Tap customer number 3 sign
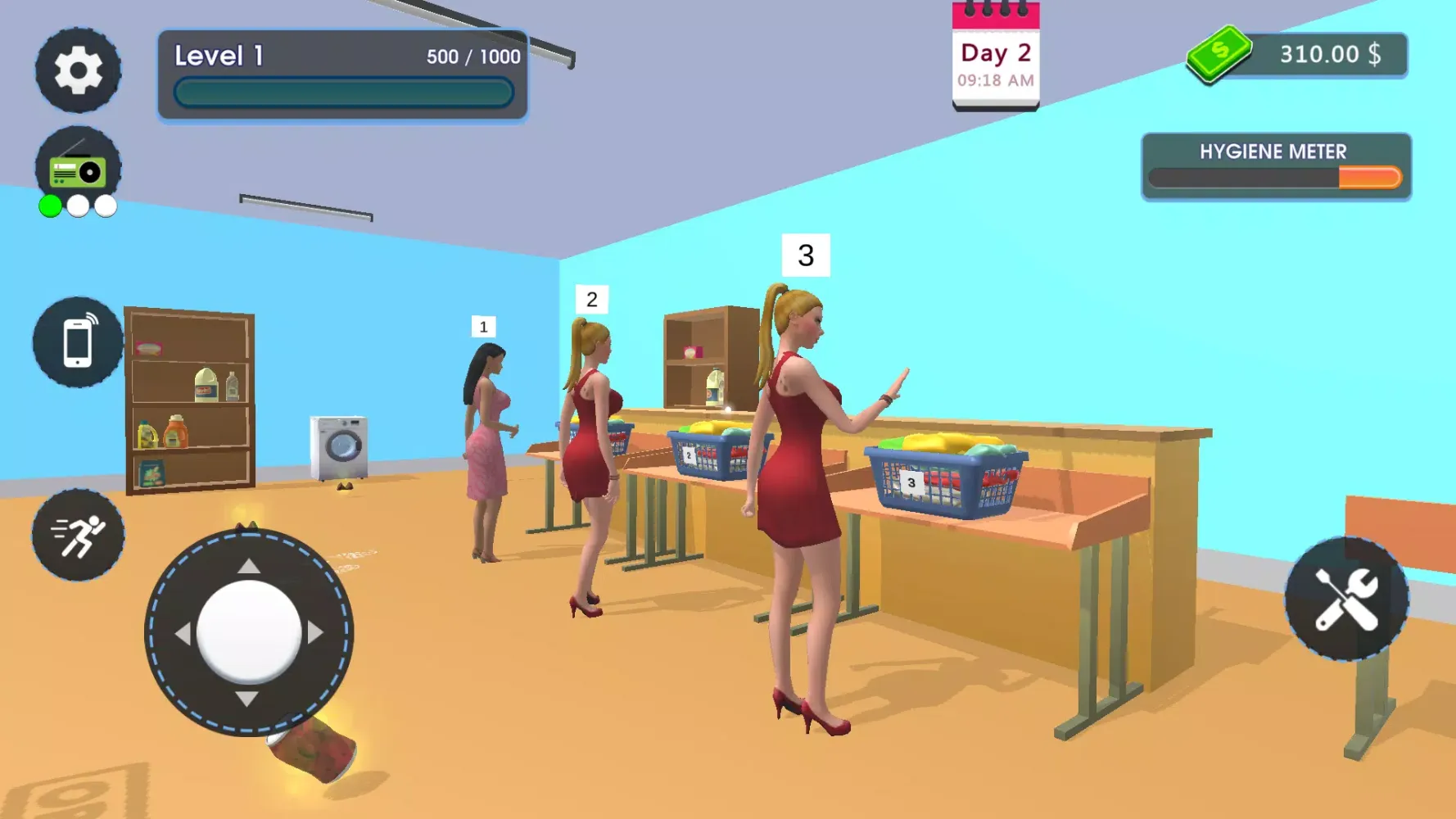This screenshot has height=819, width=1456. pyautogui.click(x=806, y=256)
